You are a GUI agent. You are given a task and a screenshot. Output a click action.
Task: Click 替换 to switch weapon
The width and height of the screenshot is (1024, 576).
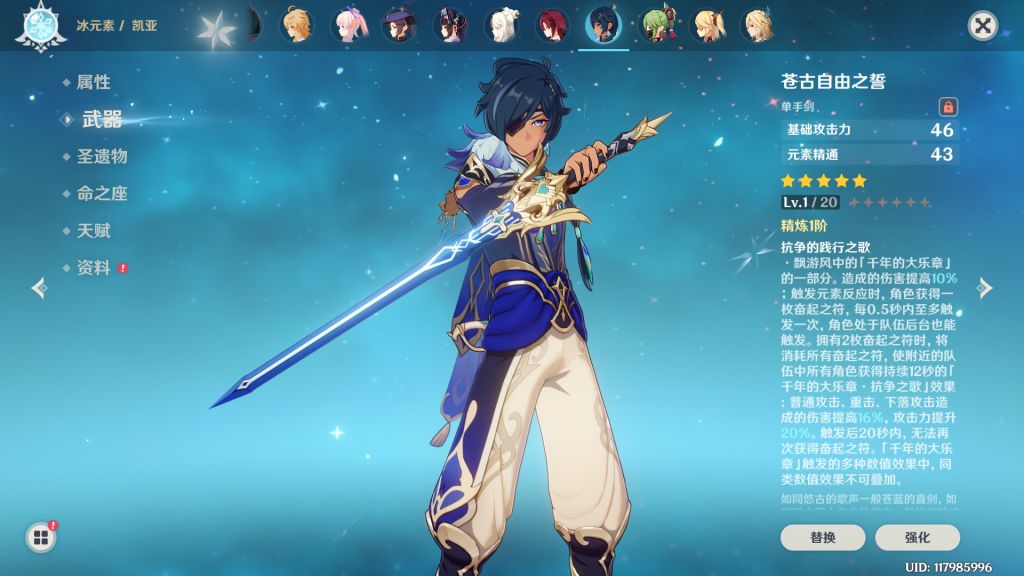[x=823, y=537]
